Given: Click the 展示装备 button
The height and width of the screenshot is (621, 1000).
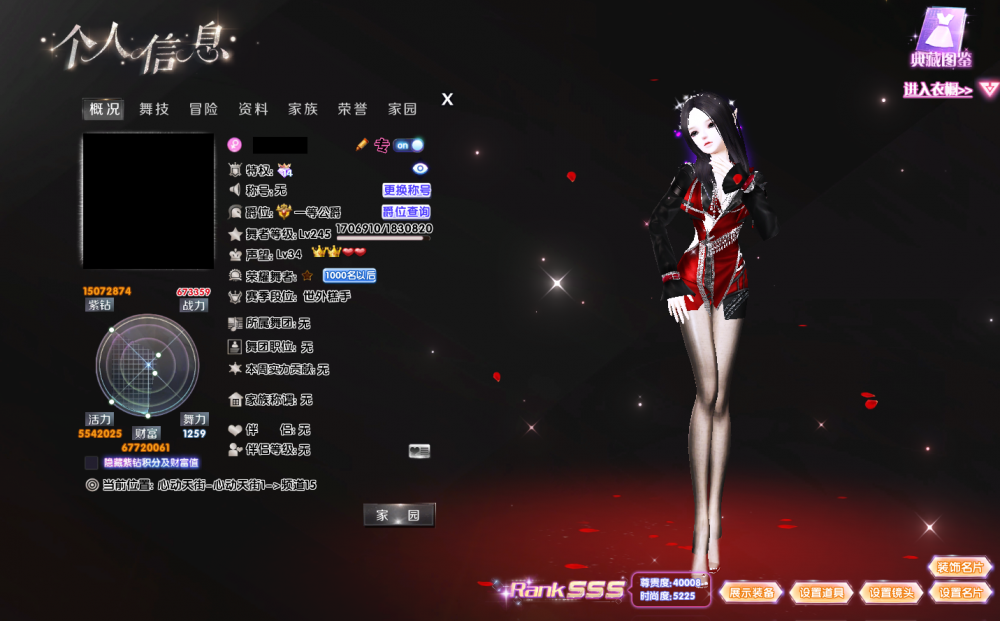Looking at the screenshot, I should [751, 592].
